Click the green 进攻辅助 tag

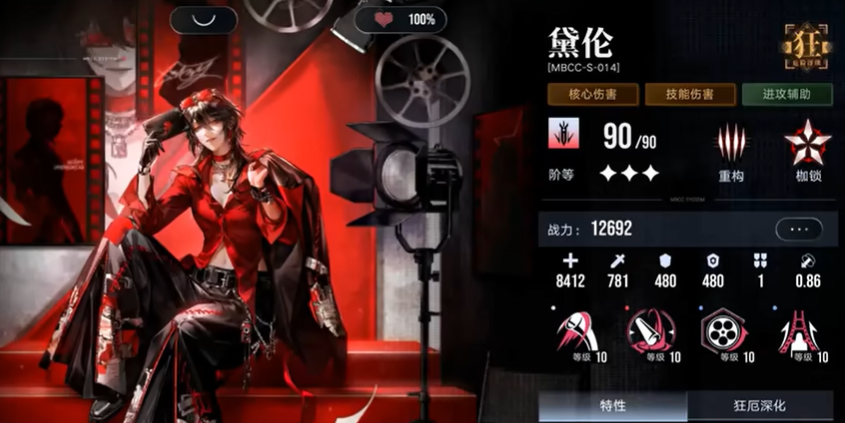(x=787, y=95)
